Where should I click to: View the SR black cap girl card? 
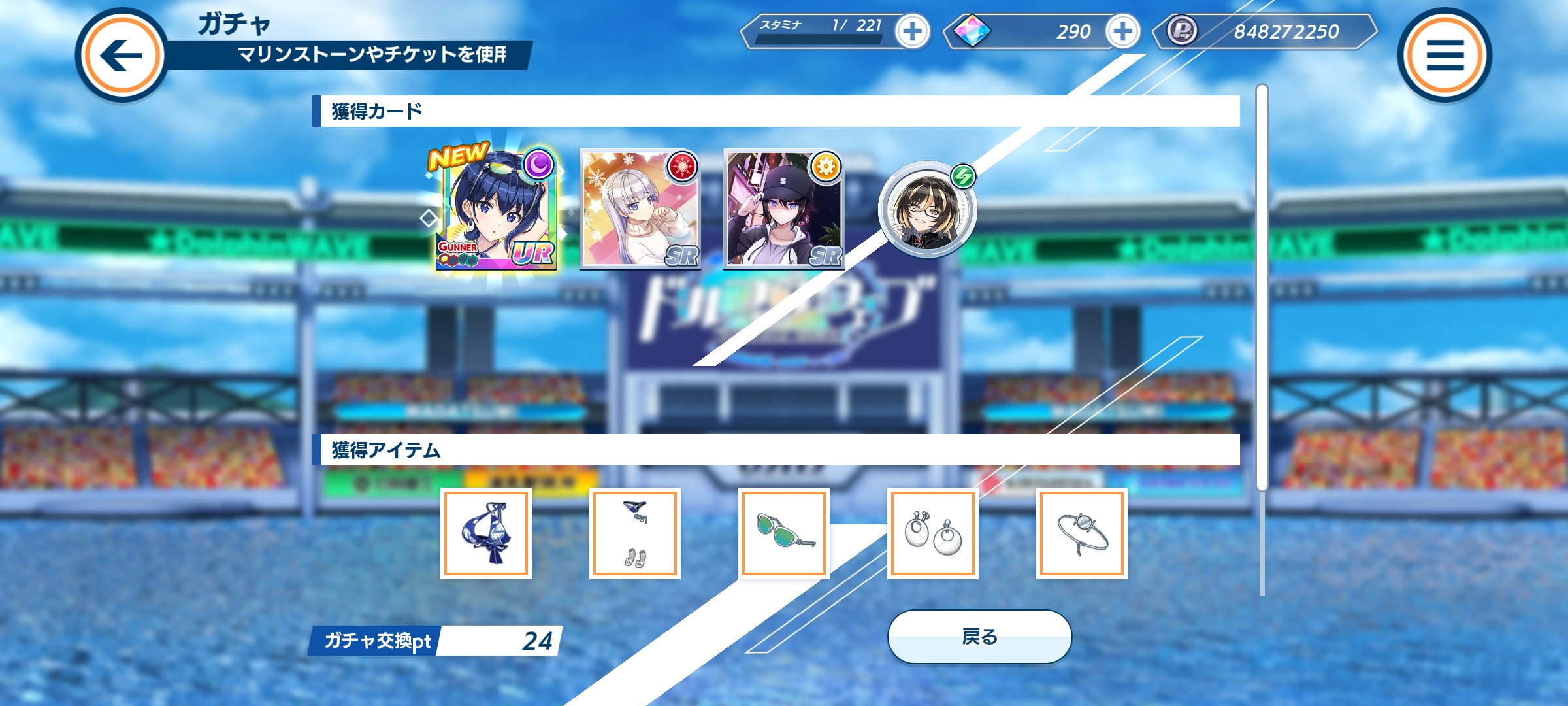[784, 209]
